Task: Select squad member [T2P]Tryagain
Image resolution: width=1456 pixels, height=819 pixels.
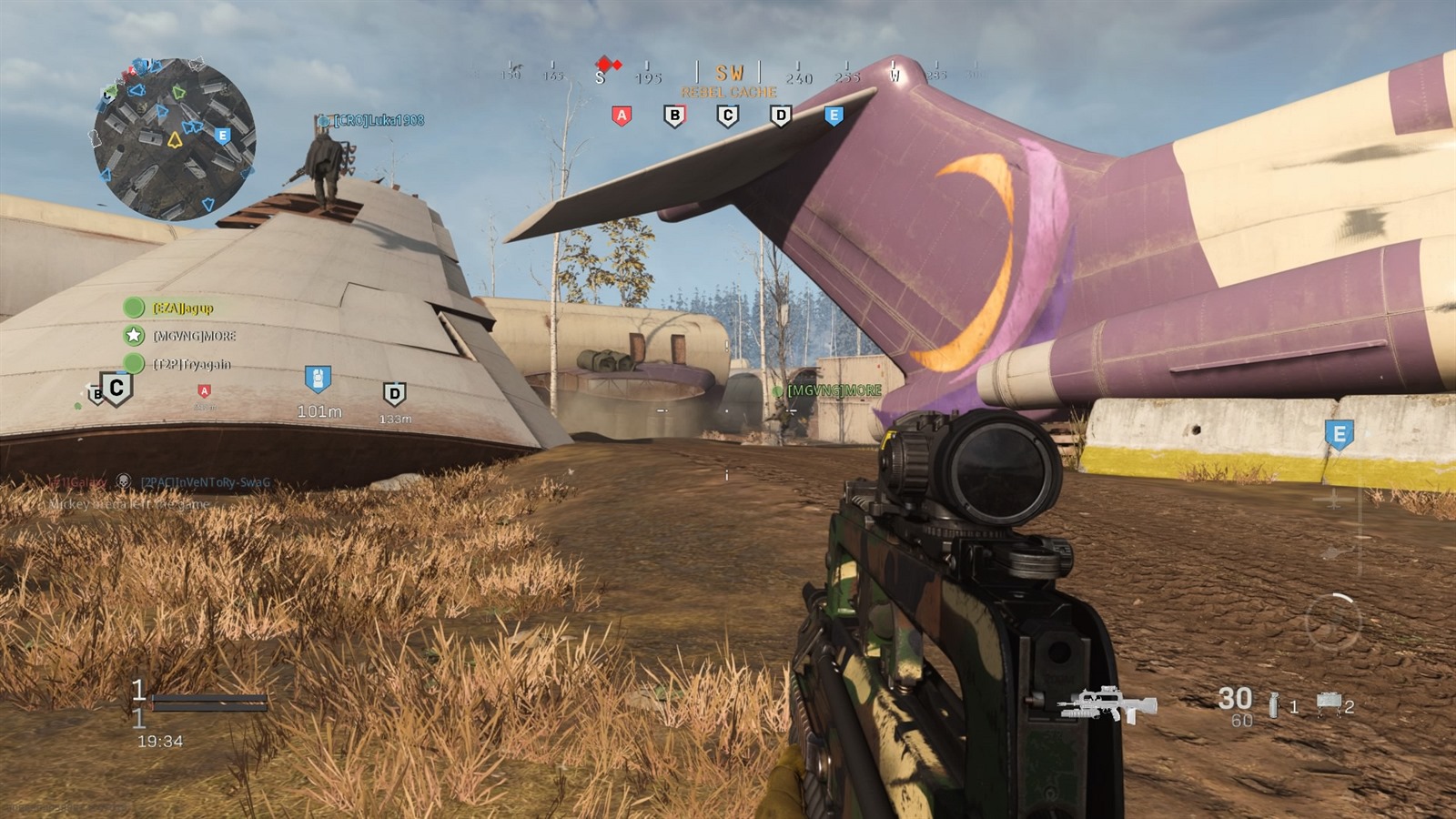Action: click(x=191, y=364)
